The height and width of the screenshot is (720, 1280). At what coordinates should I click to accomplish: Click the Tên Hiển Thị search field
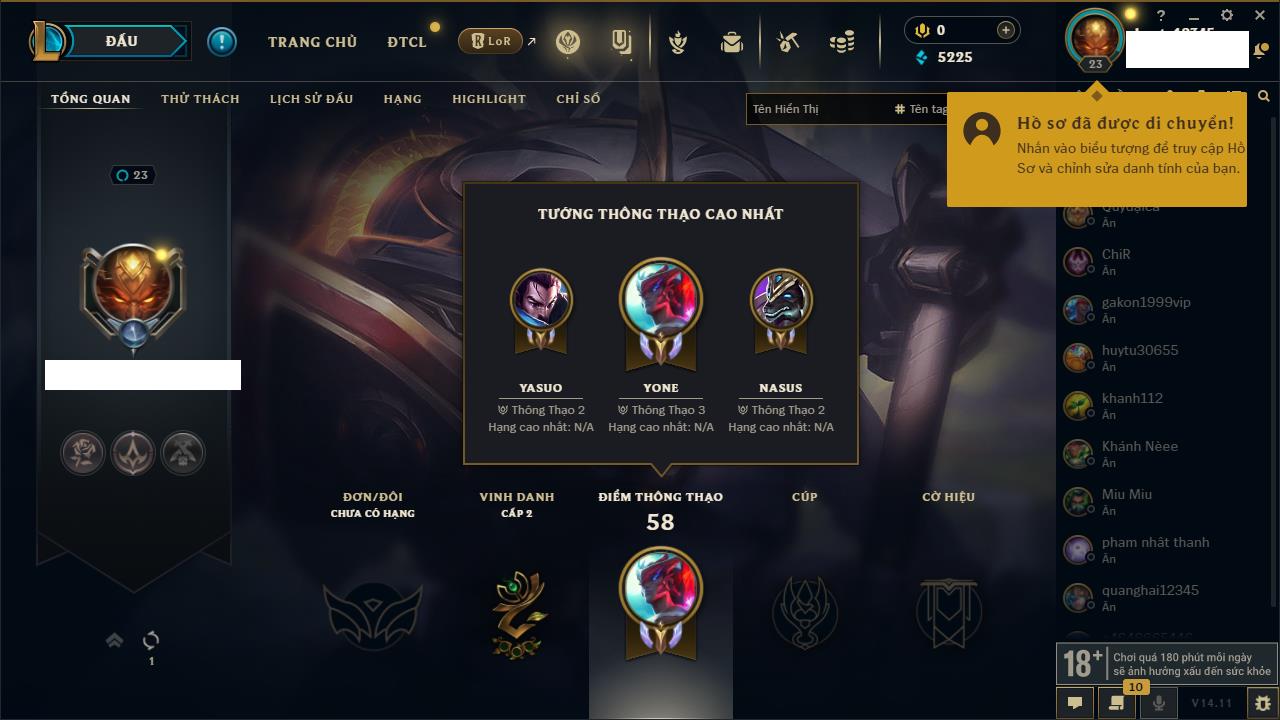pyautogui.click(x=815, y=109)
